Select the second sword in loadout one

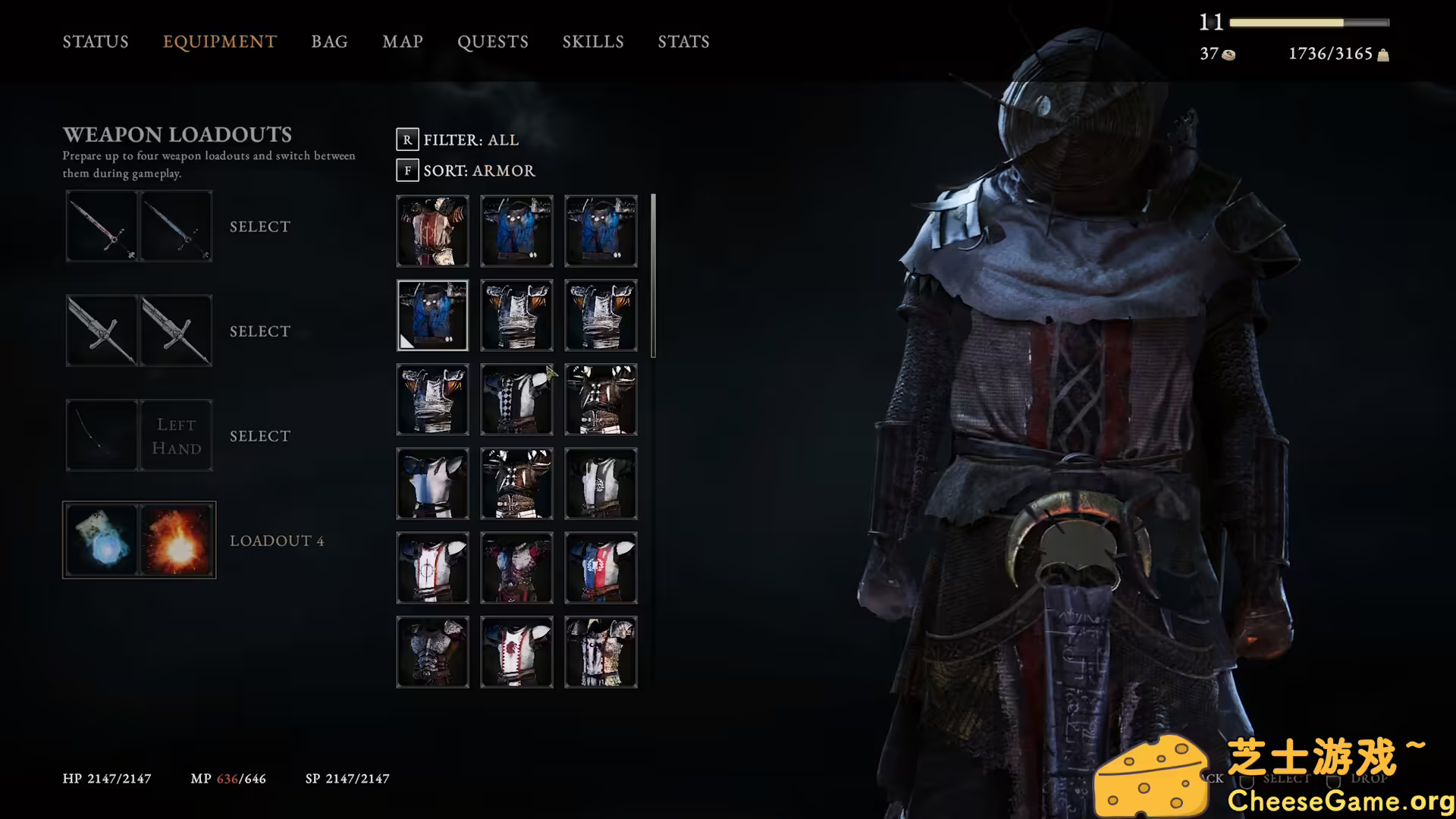coord(176,225)
